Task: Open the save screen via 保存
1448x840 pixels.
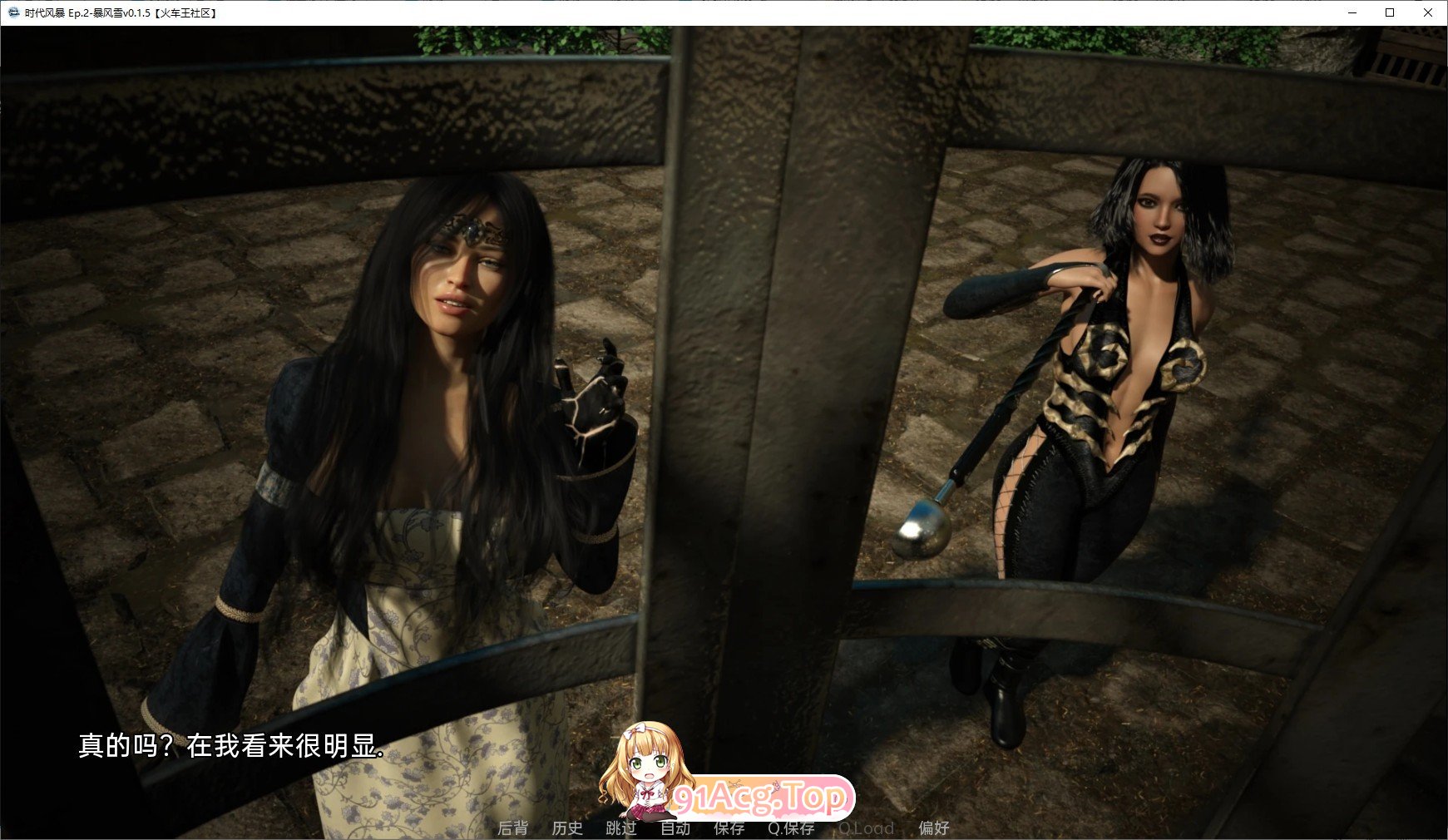Action: click(x=728, y=828)
